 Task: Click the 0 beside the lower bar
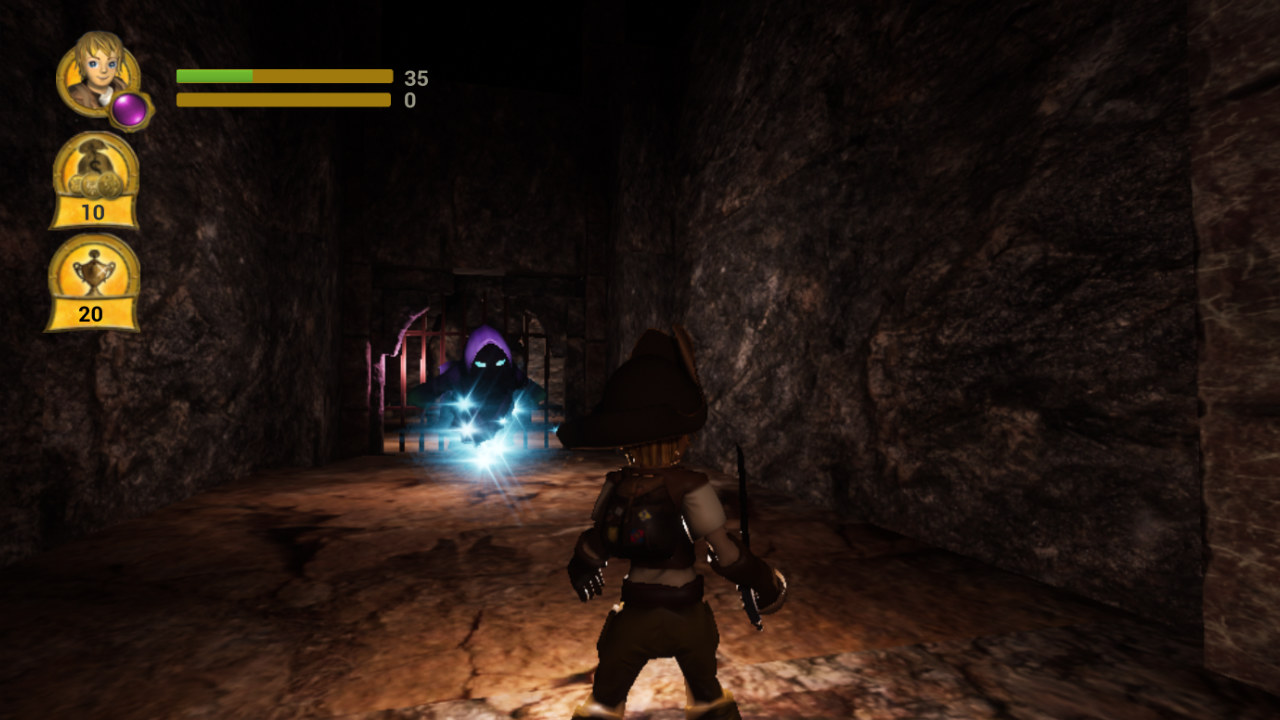[412, 99]
